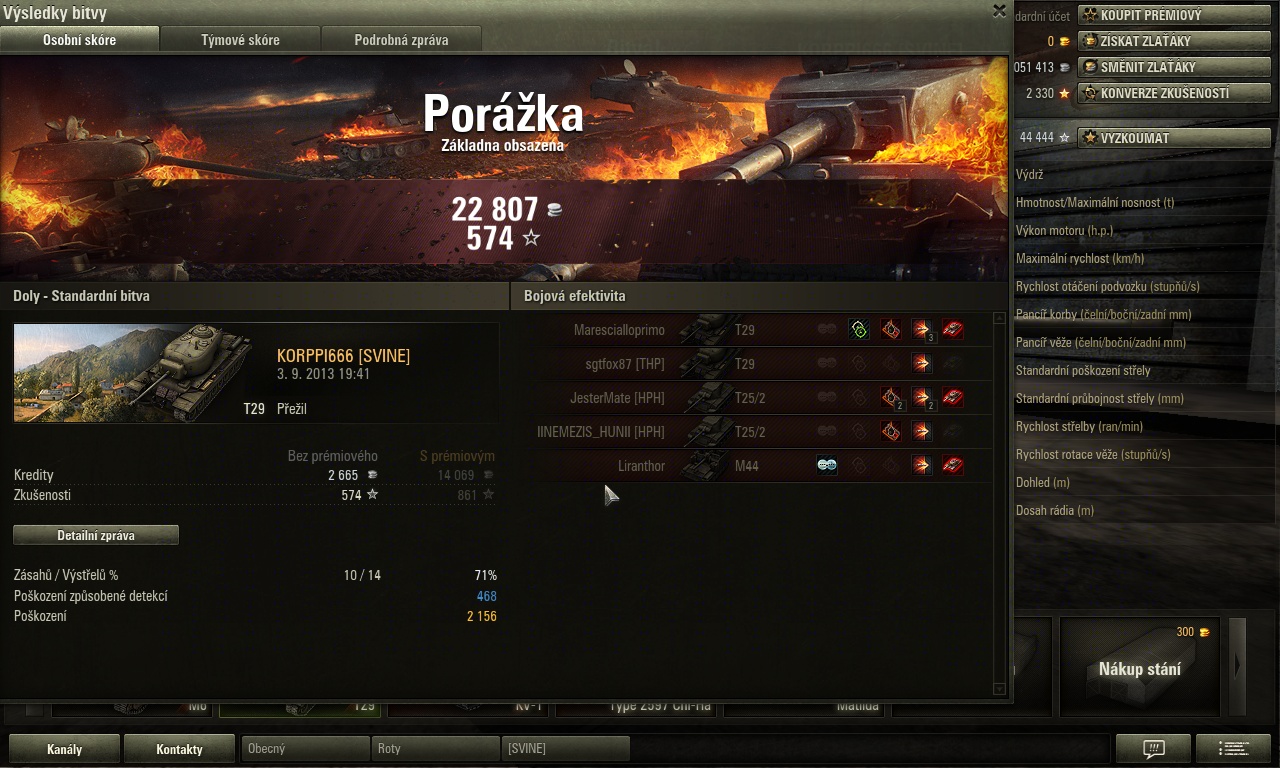Close the battle results window
This screenshot has width=1280, height=768.
999,11
